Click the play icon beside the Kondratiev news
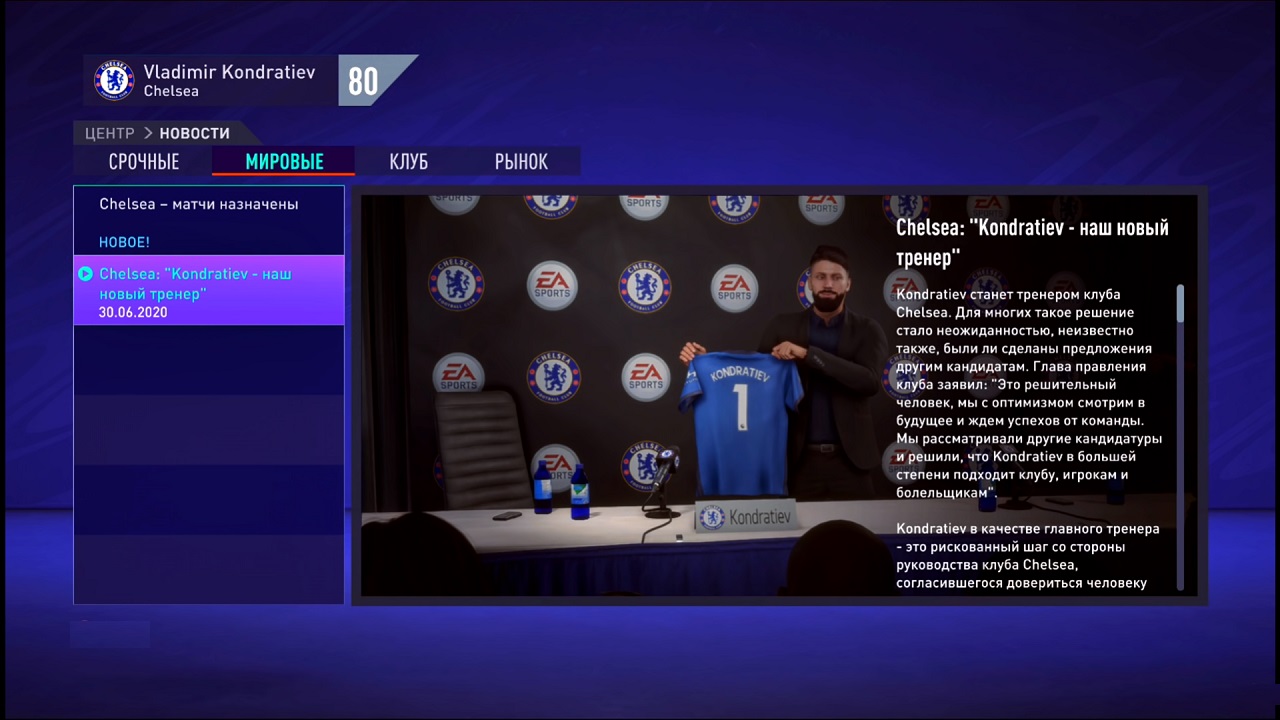Screen dimensions: 1280x720 point(86,274)
